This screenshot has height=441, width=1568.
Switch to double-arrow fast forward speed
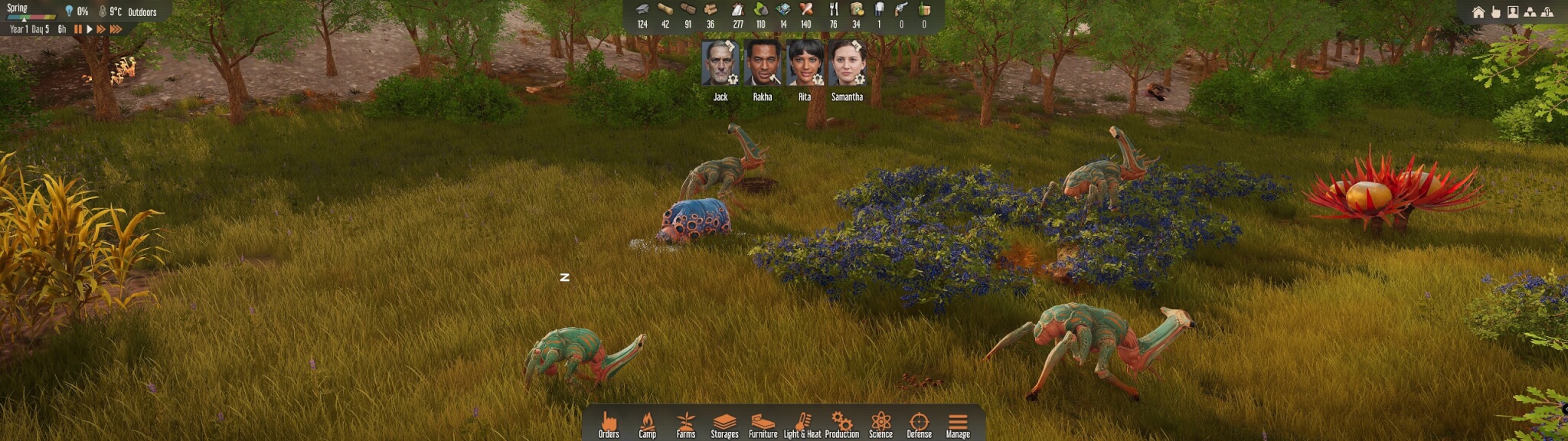tap(101, 29)
